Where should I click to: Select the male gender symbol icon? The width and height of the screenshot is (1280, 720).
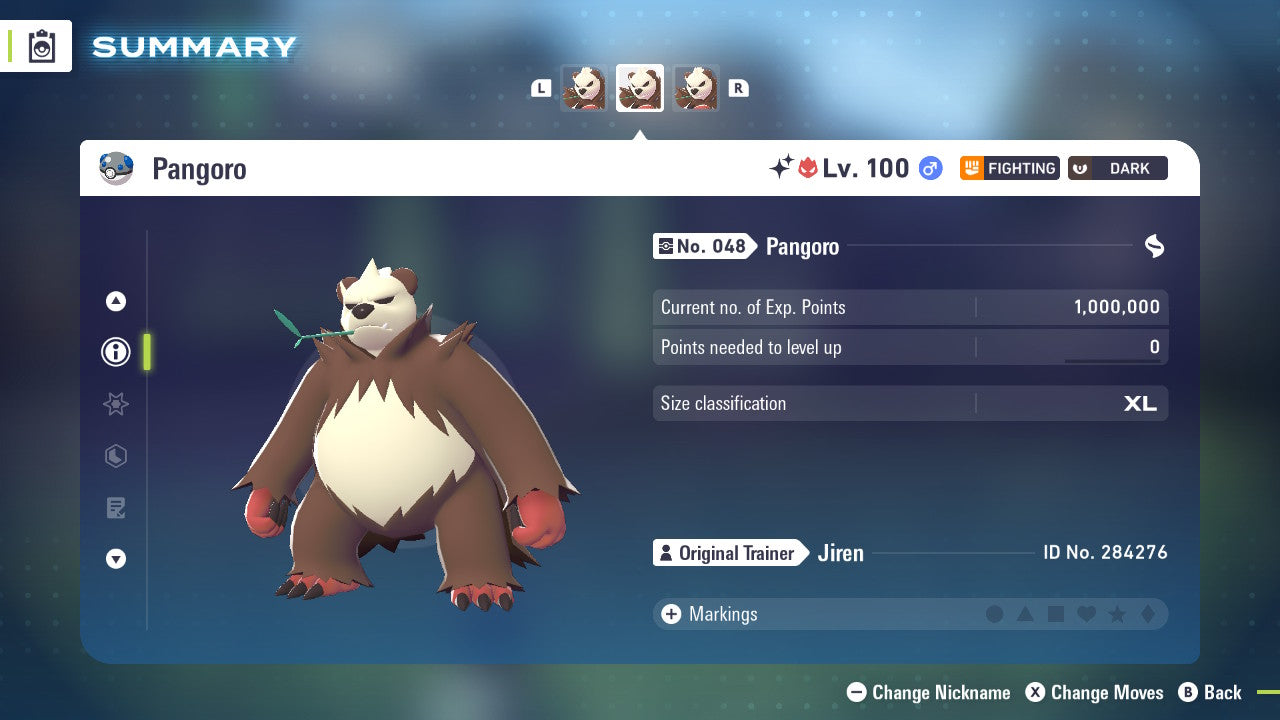[930, 168]
